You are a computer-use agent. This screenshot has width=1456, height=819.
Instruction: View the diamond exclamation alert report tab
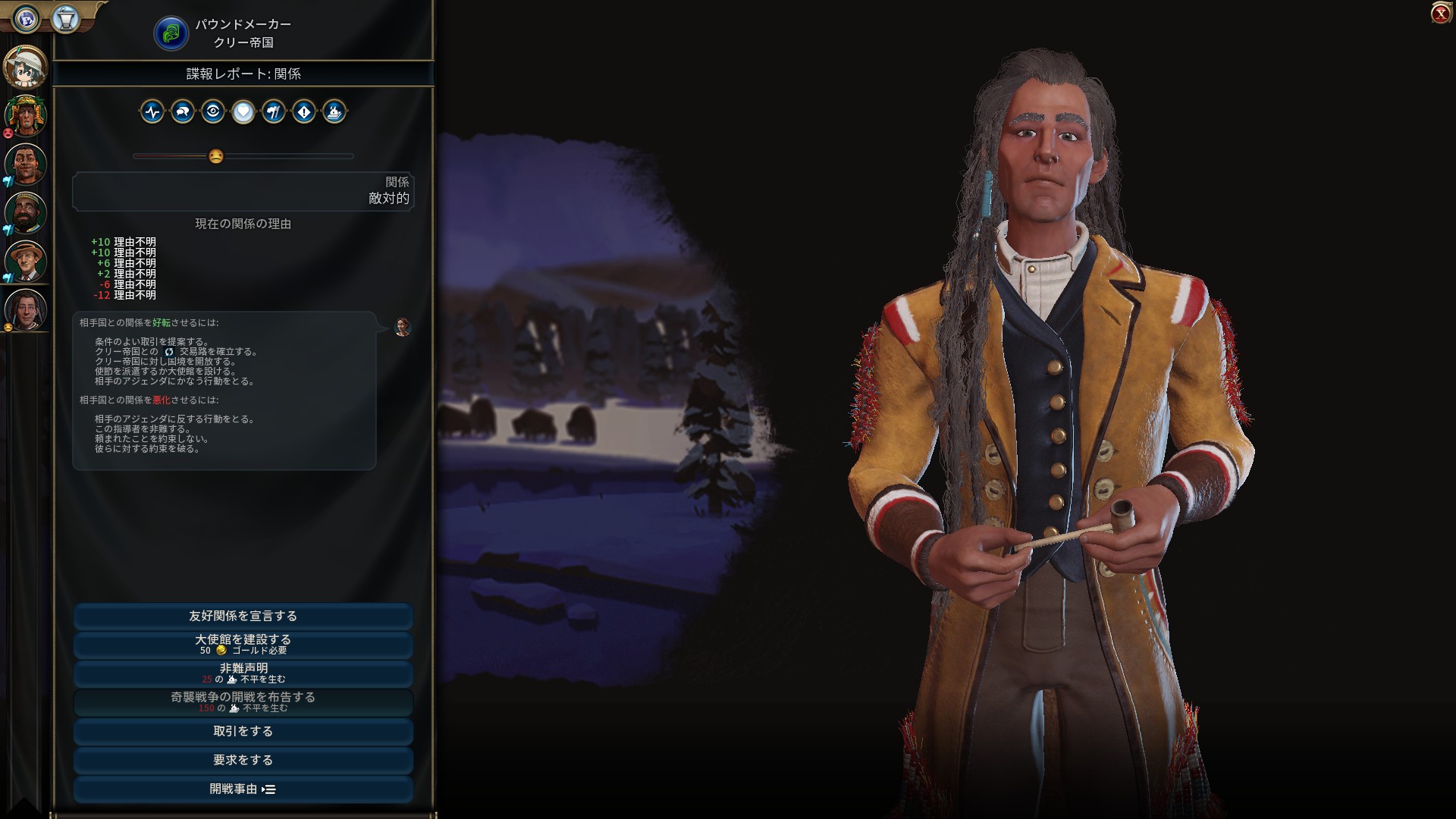pyautogui.click(x=304, y=112)
